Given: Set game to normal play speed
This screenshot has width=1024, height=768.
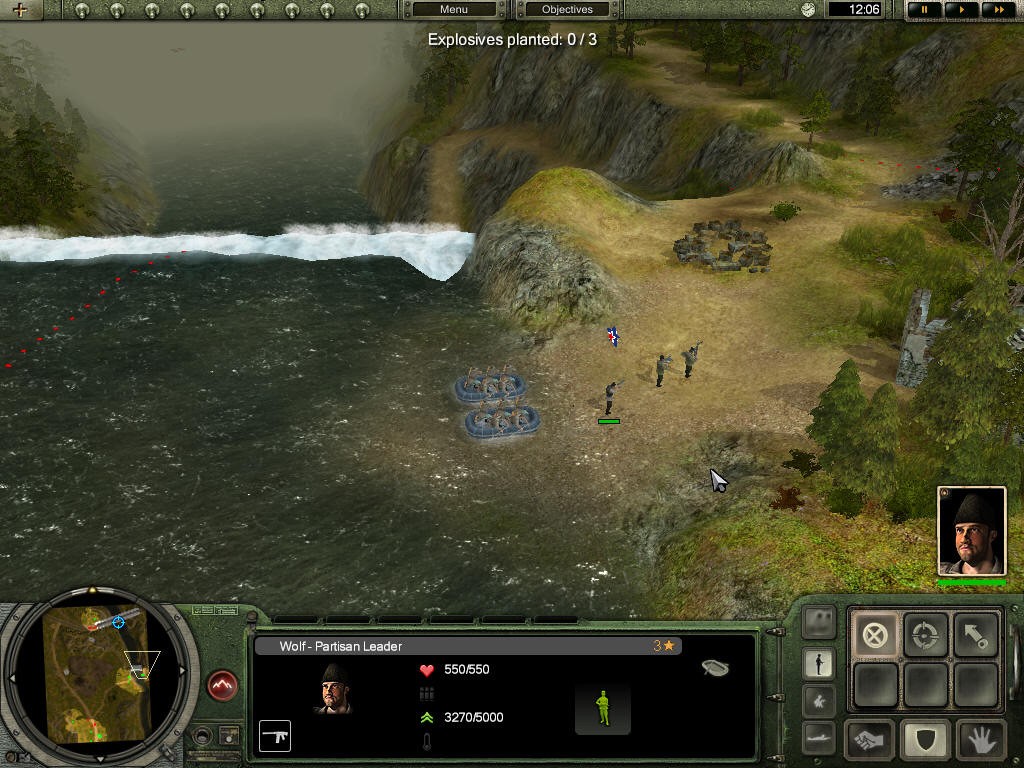Looking at the screenshot, I should [x=961, y=10].
